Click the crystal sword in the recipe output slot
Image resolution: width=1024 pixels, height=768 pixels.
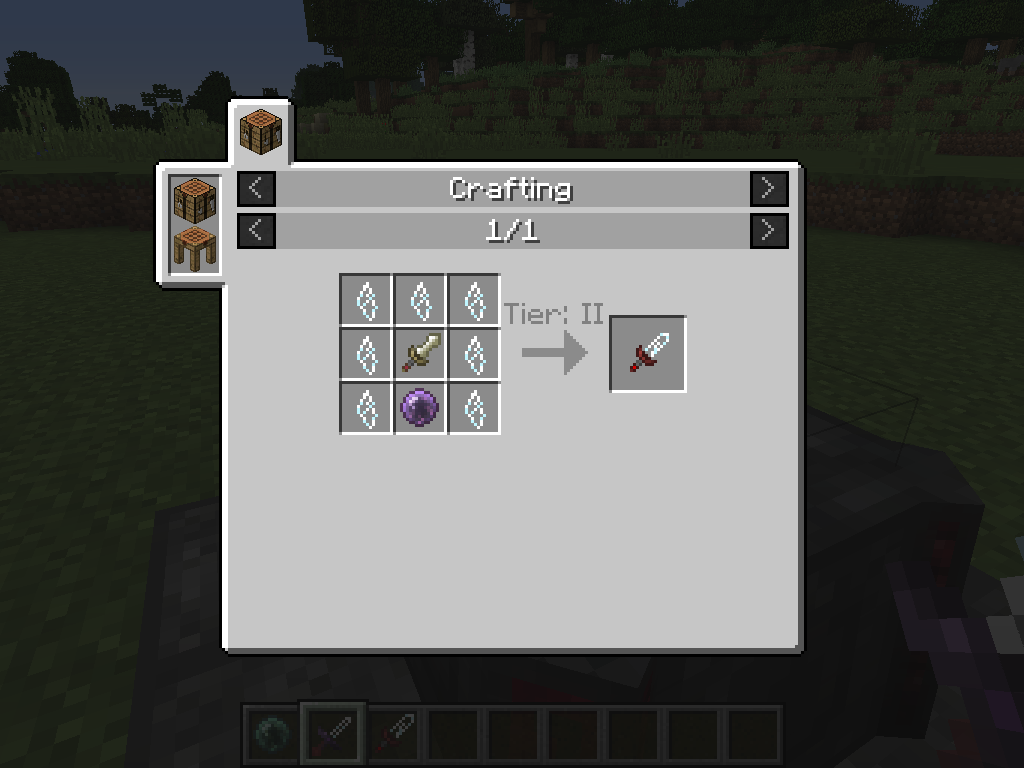coord(648,354)
